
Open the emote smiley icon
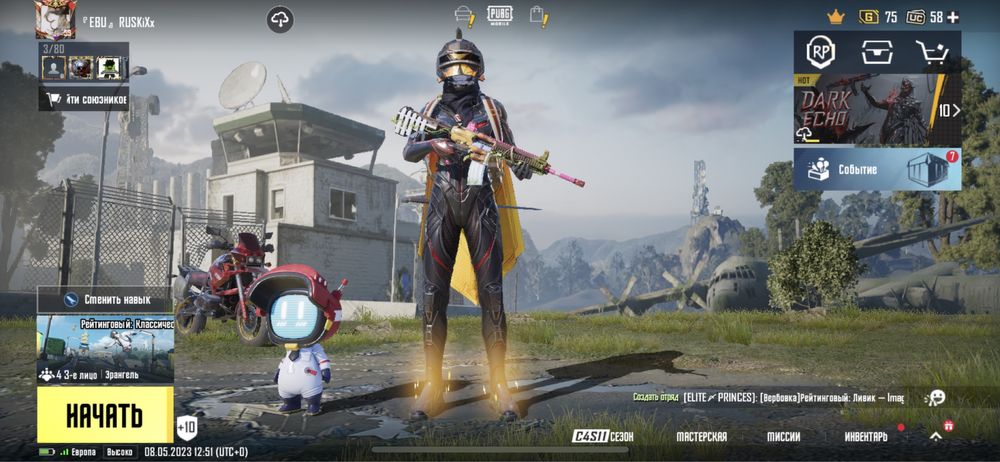tap(935, 398)
